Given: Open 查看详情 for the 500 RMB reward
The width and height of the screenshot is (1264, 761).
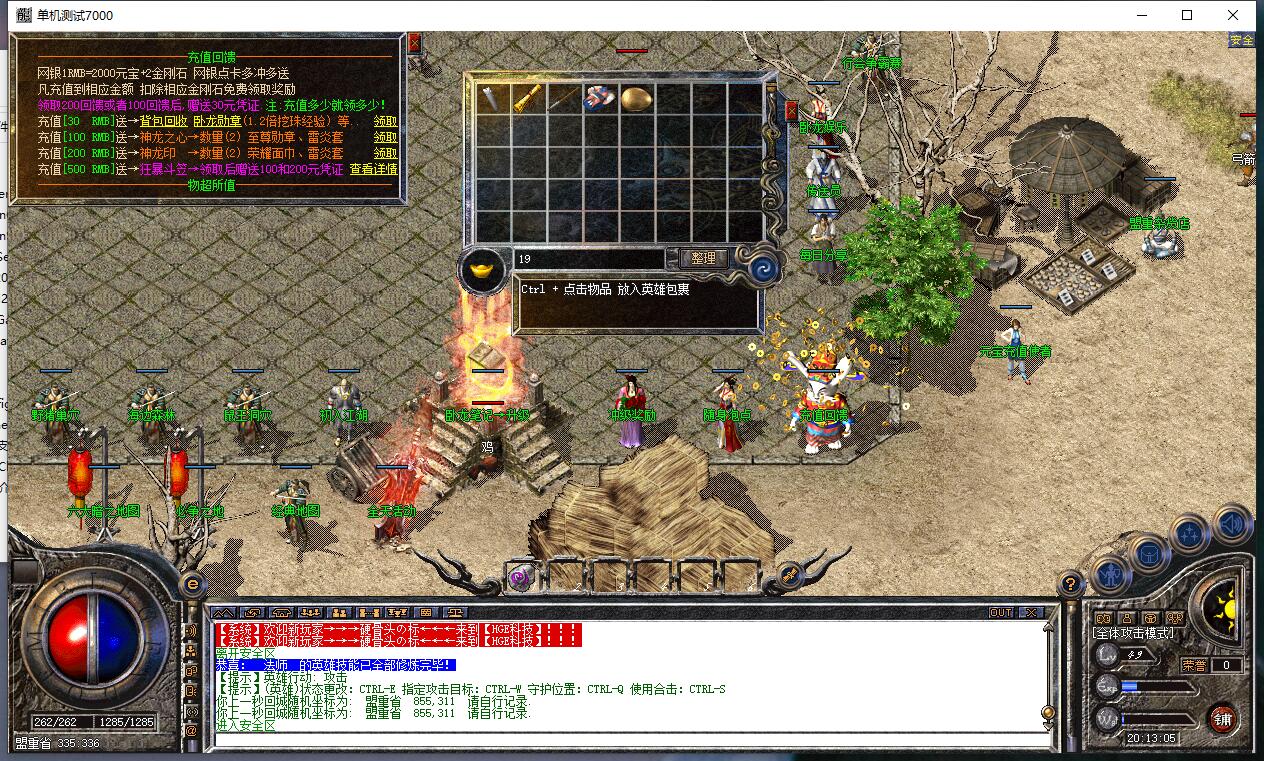Looking at the screenshot, I should pos(373,170).
